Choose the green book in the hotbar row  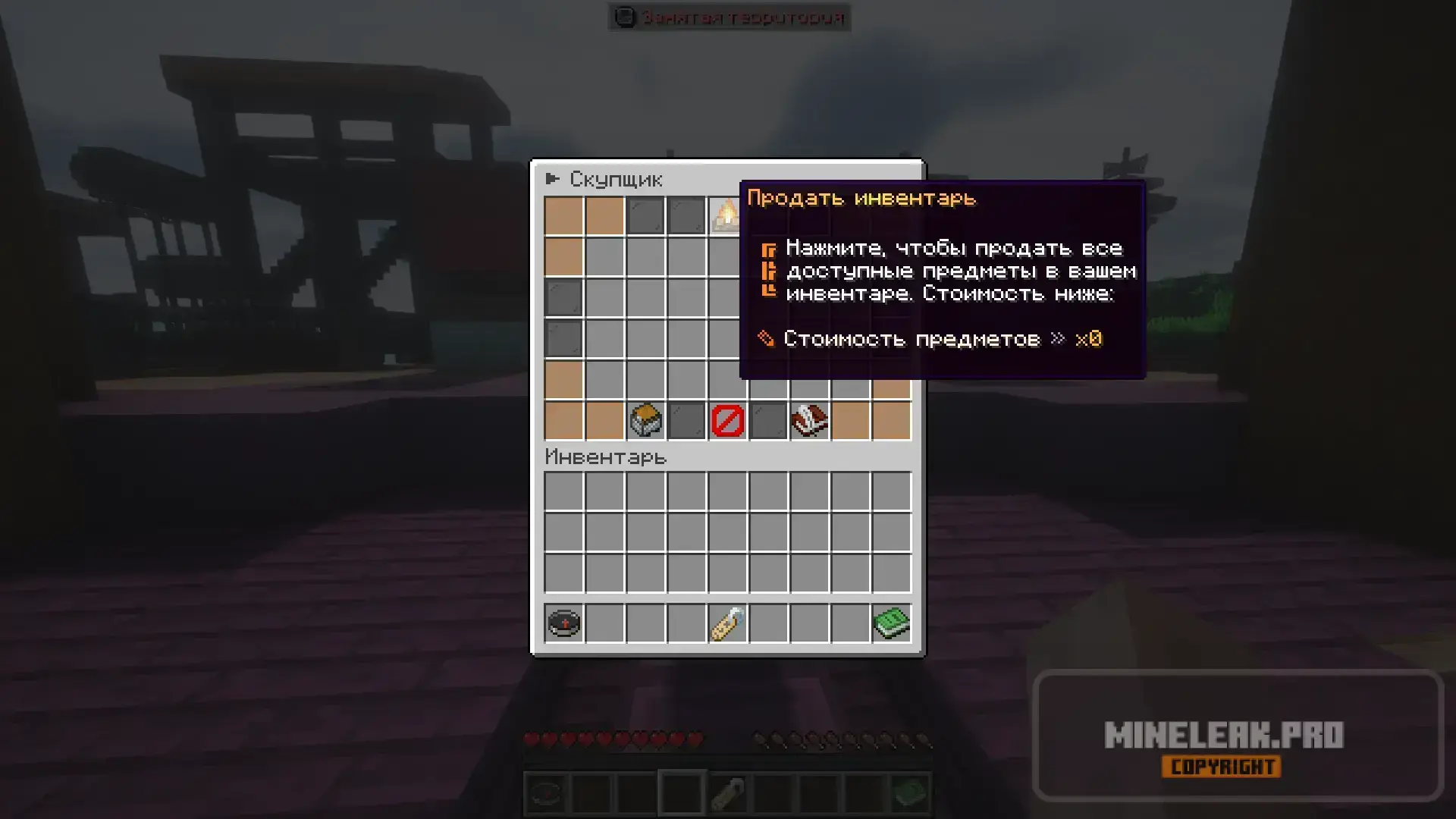[891, 623]
